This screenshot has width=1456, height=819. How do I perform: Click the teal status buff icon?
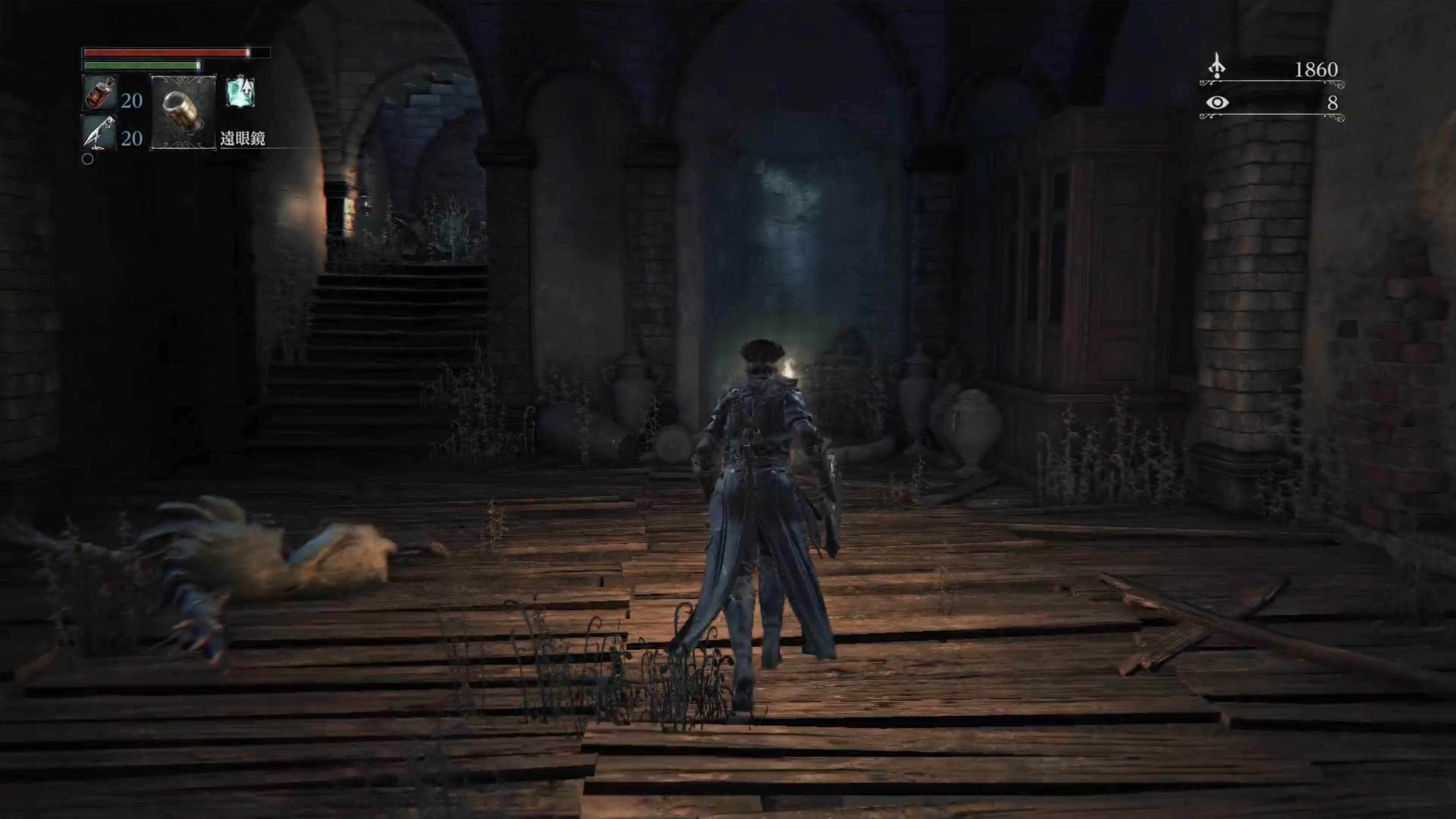240,92
